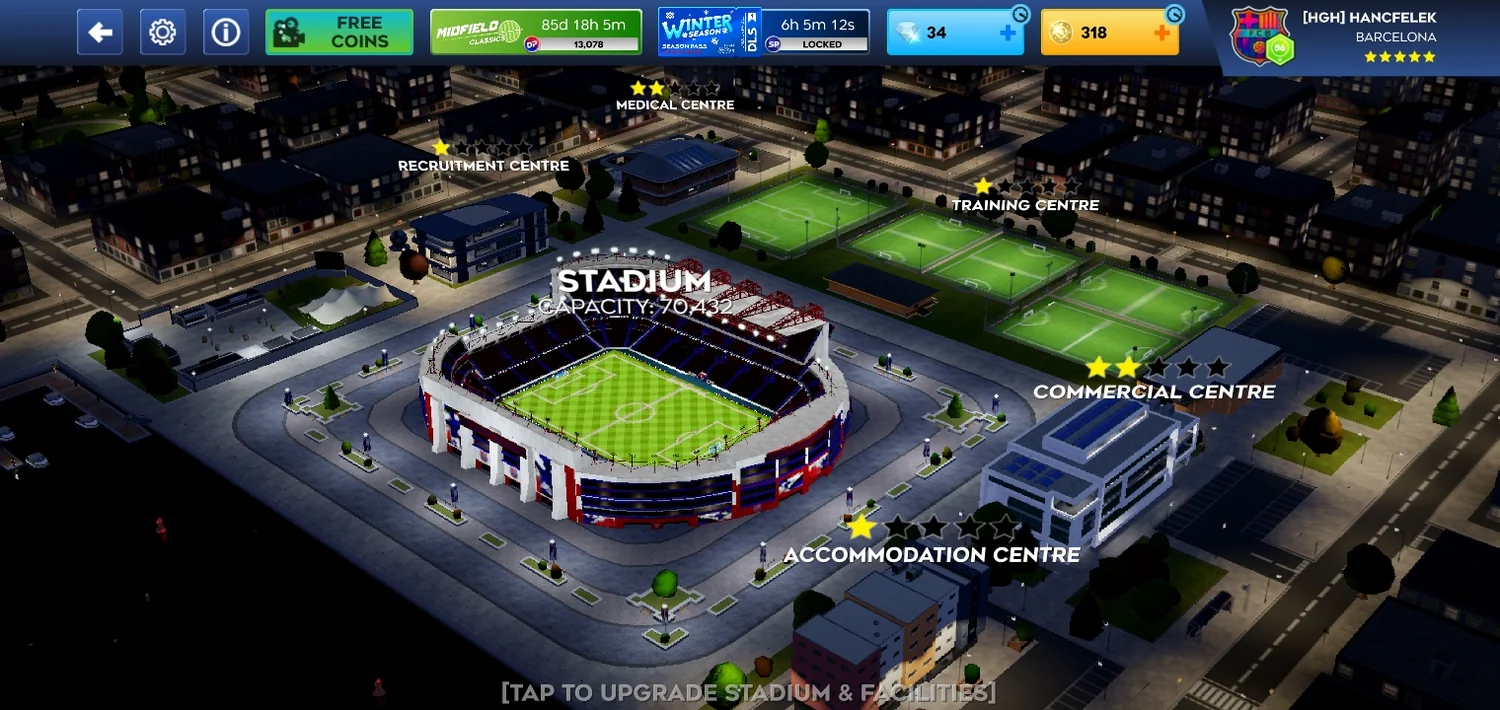
Task: Show the info panel
Action: click(226, 33)
